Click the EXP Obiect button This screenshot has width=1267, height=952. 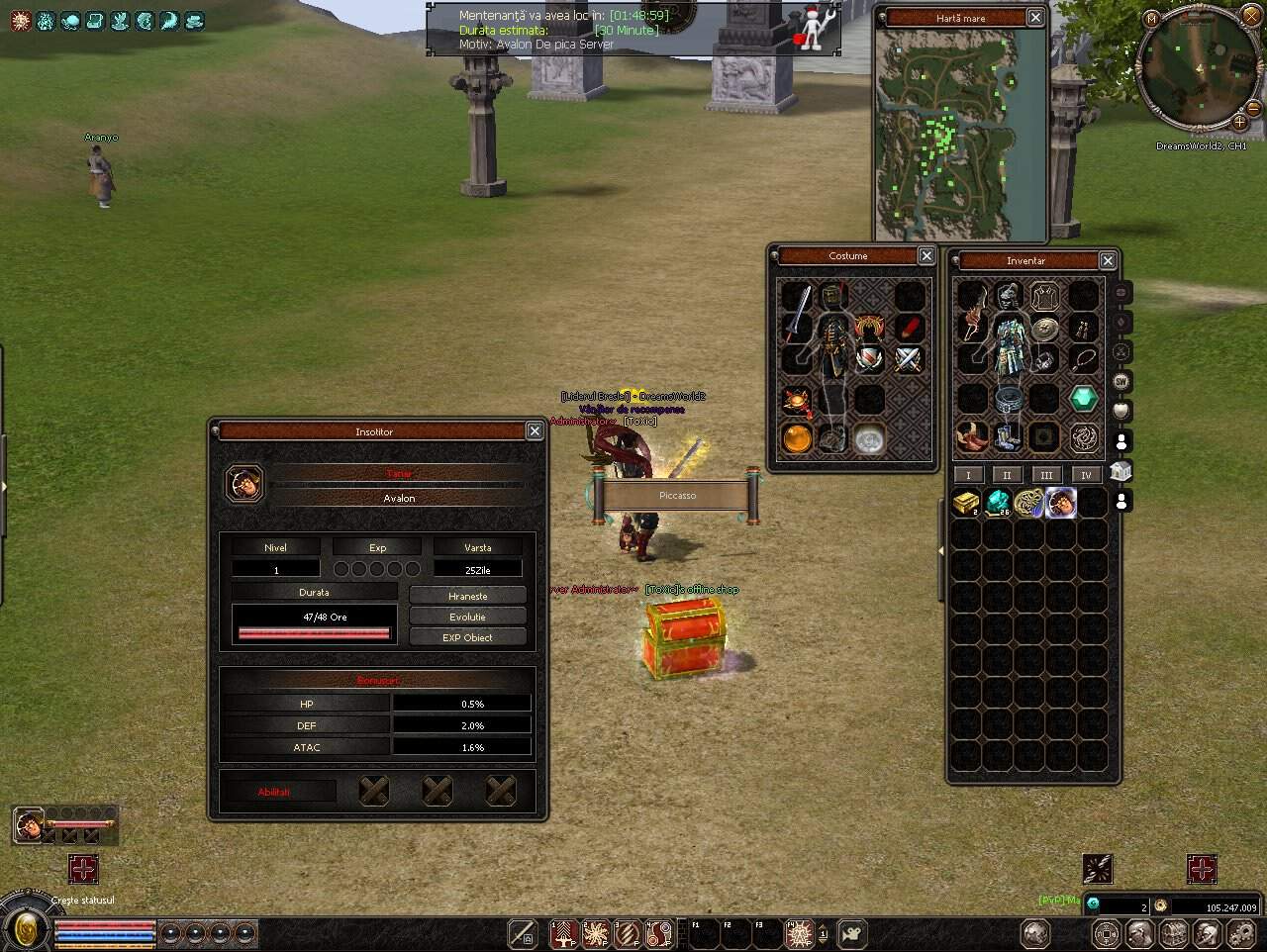pyautogui.click(x=467, y=636)
